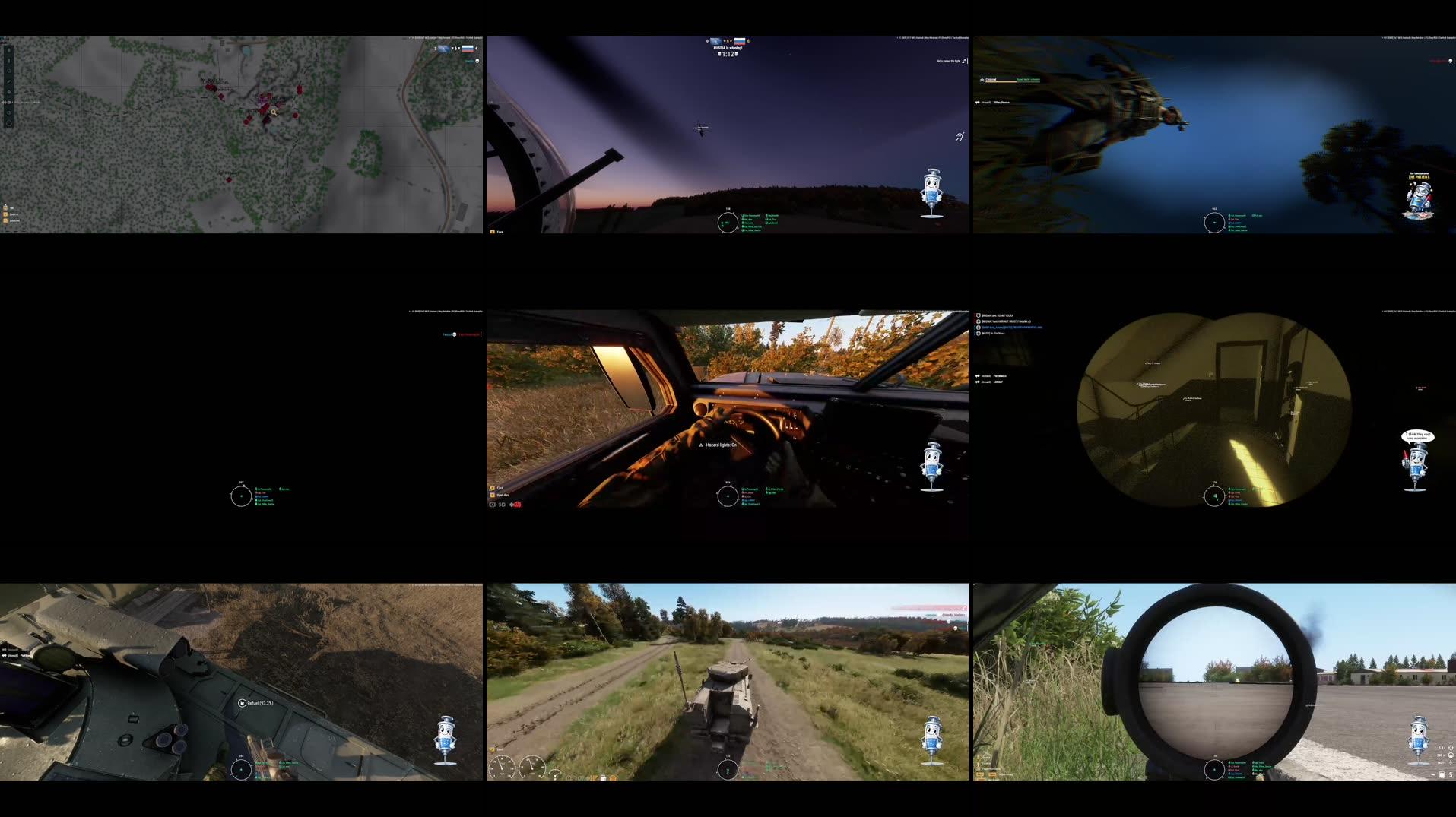Screen dimensions: 1456x817
Task: Select the line drawing tool on the map
Action: [x=9, y=60]
